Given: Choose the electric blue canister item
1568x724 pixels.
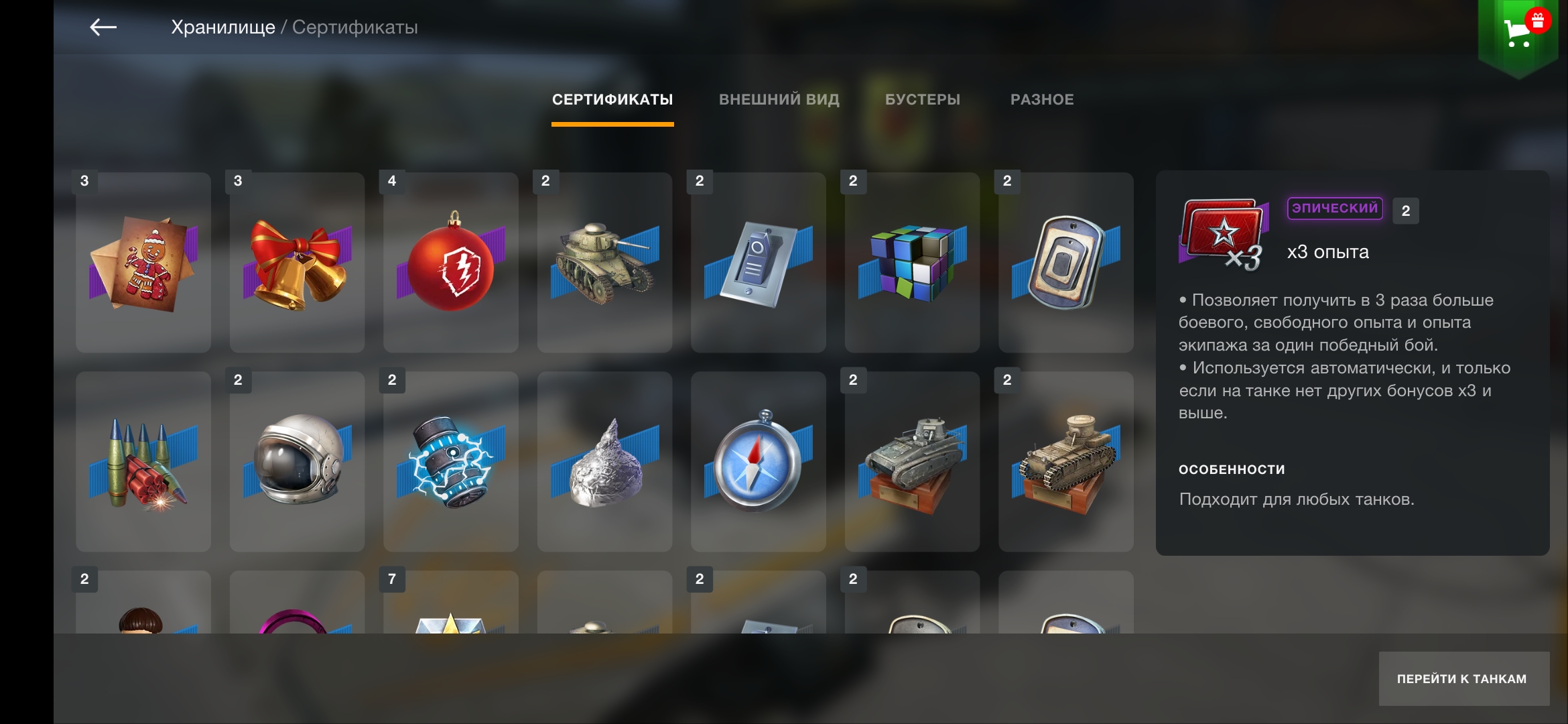Looking at the screenshot, I should [x=451, y=462].
